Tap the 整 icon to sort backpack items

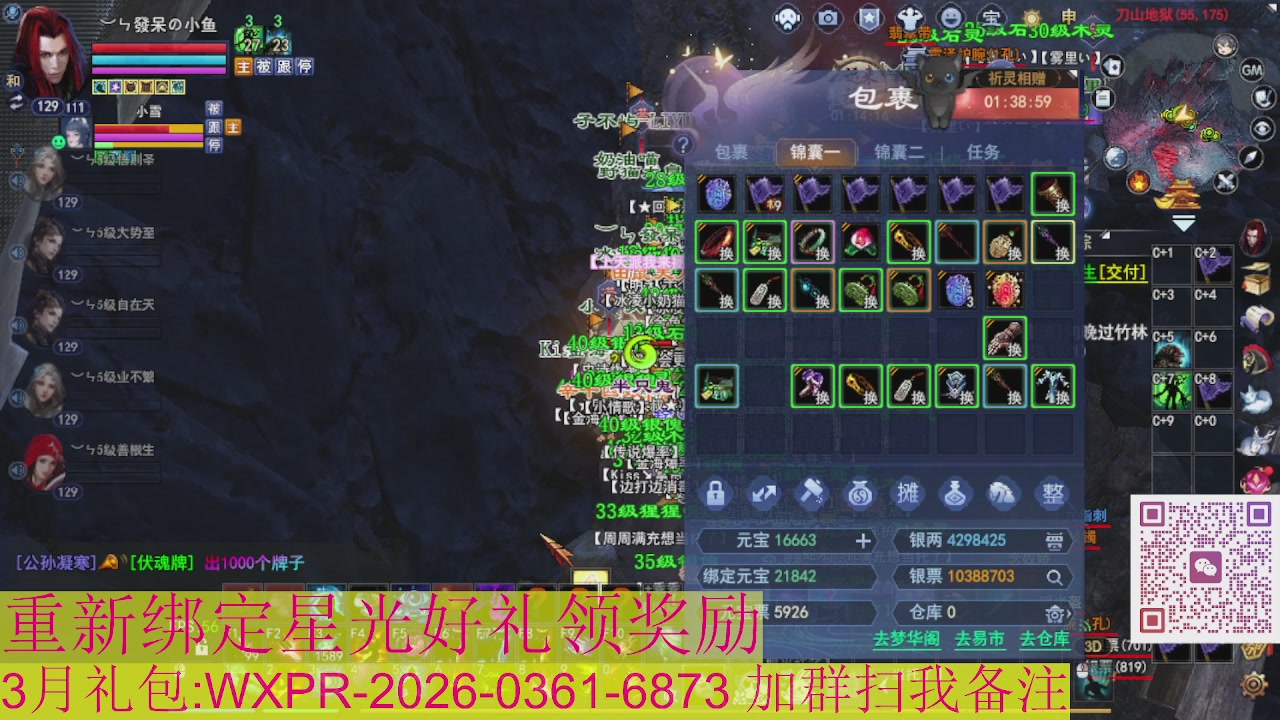(x=1053, y=493)
